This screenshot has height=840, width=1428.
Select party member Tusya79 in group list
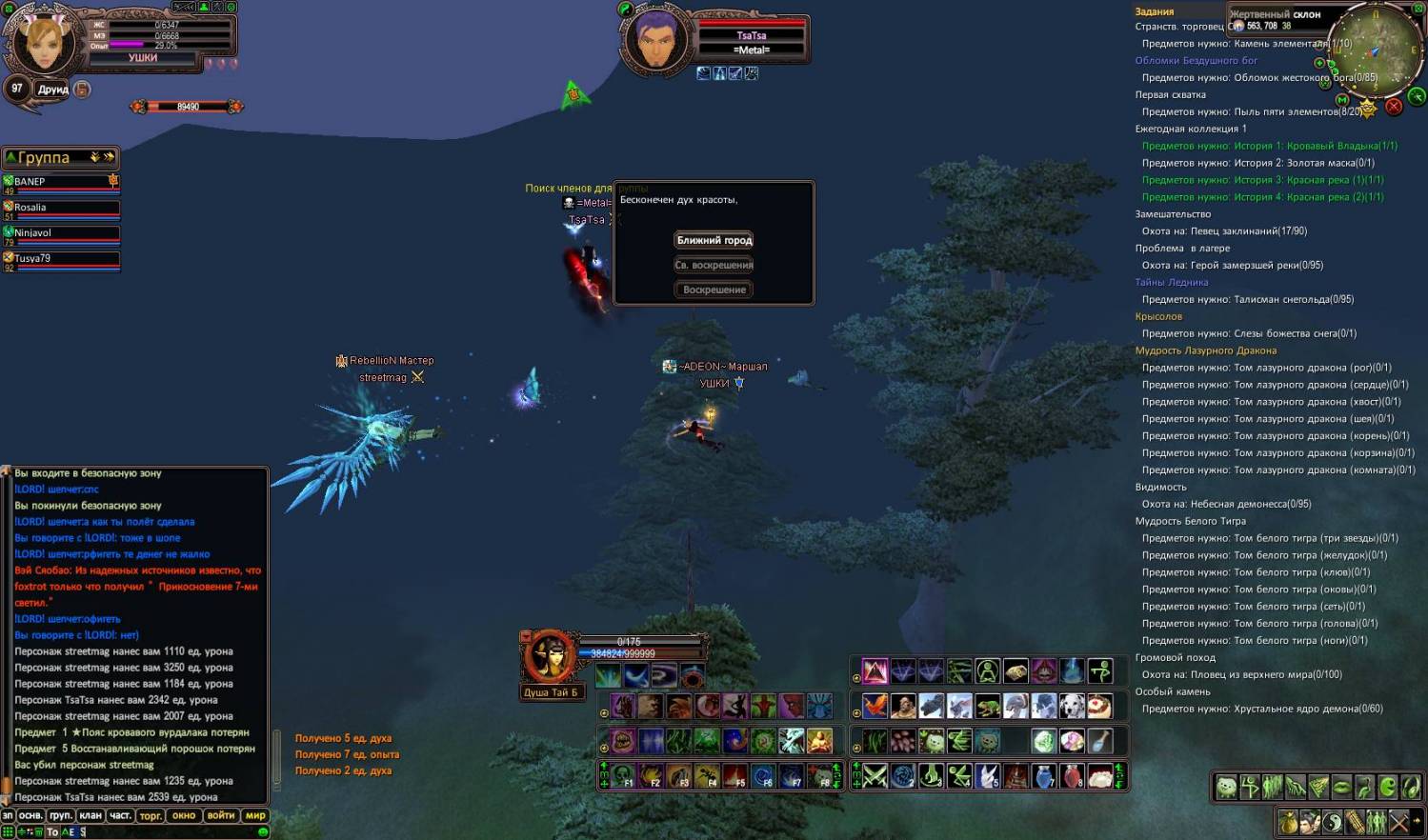pyautogui.click(x=61, y=258)
